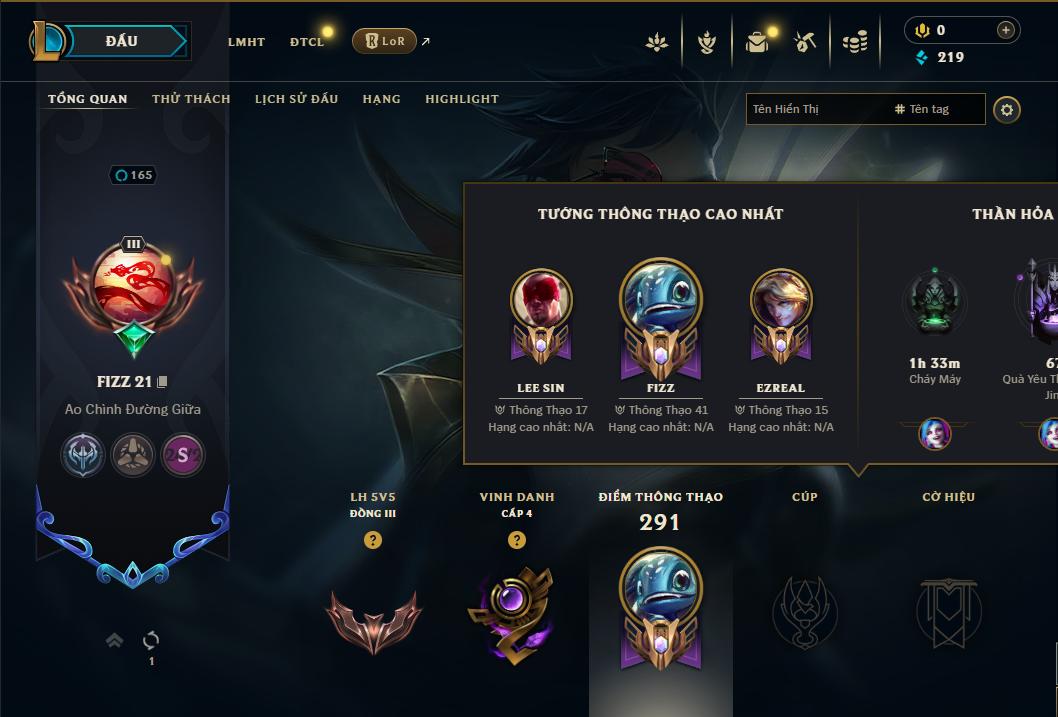Image resolution: width=1058 pixels, height=717 pixels.
Task: Select the HẠNG tab
Action: (381, 99)
